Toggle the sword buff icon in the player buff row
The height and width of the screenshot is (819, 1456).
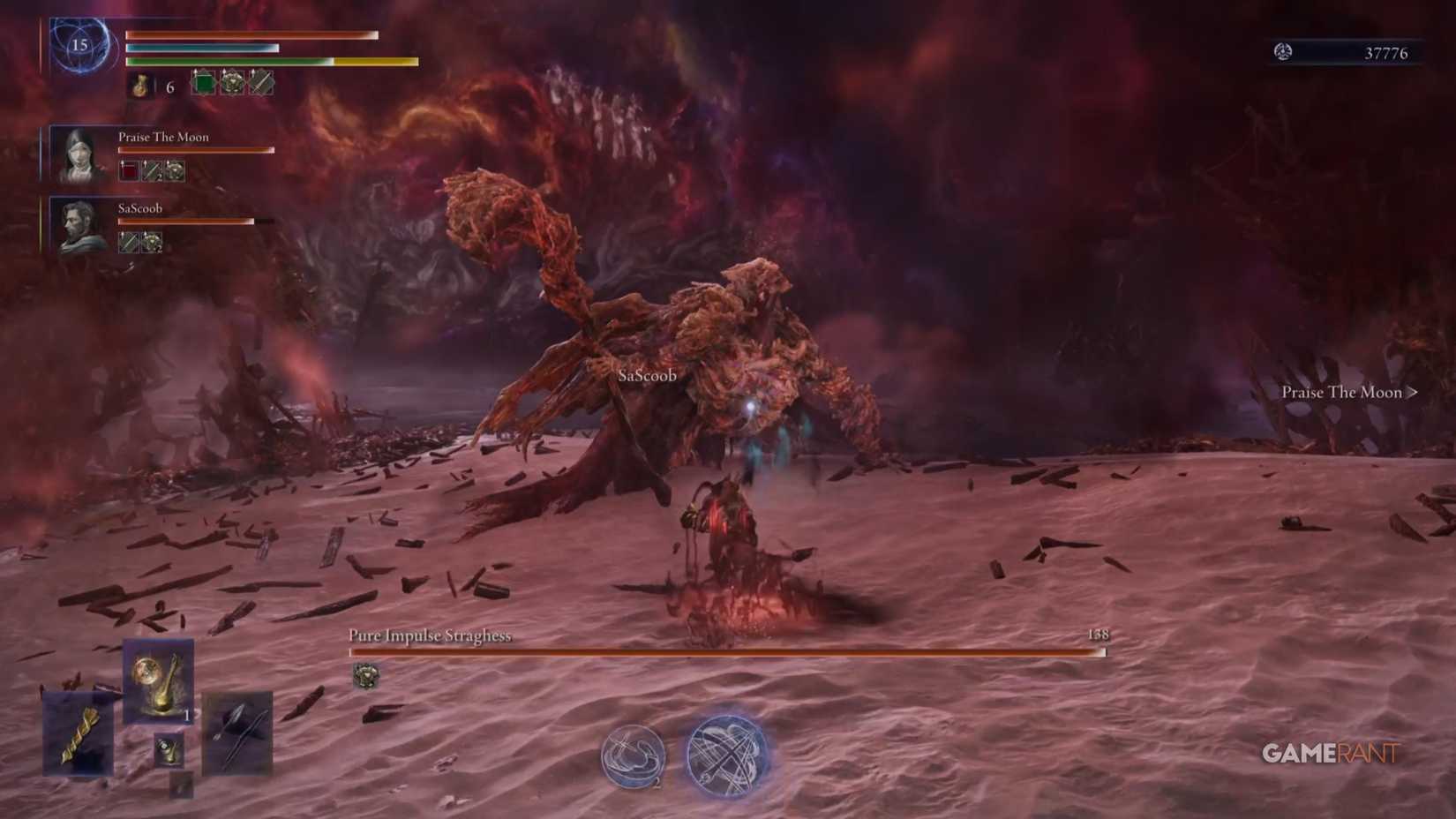pos(262,83)
